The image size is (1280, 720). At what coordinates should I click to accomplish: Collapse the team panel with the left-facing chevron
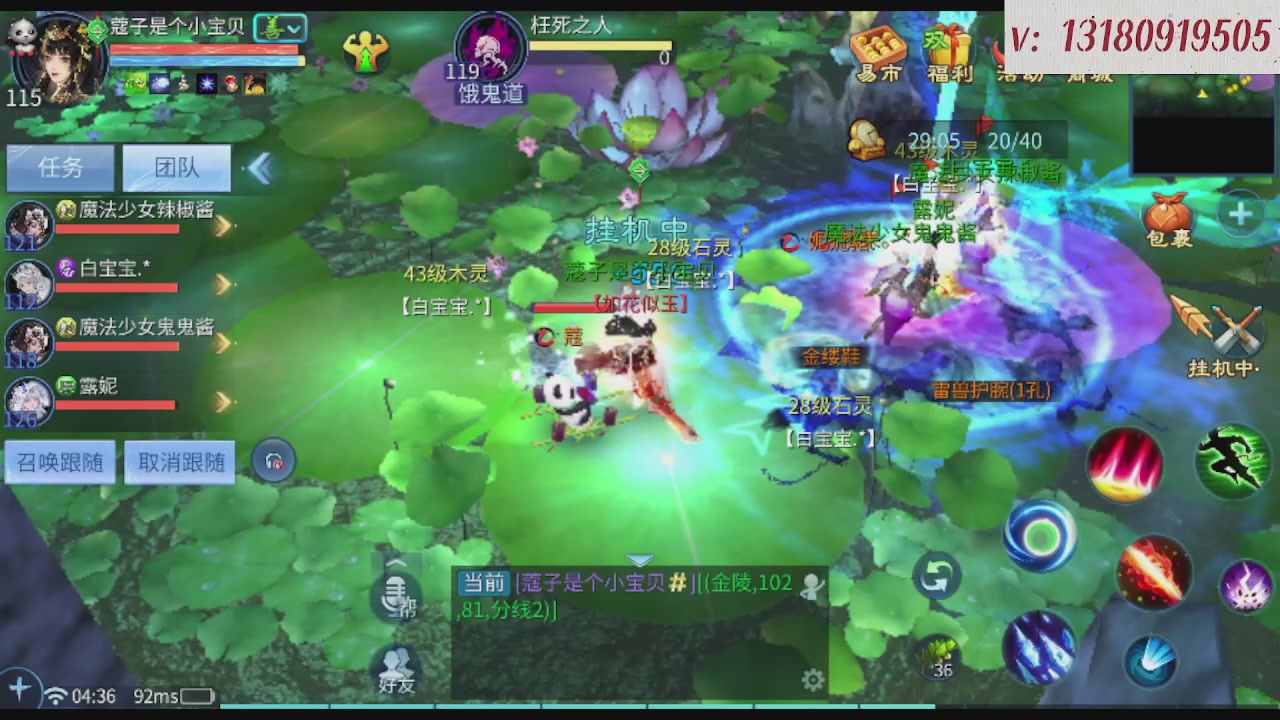click(x=259, y=168)
